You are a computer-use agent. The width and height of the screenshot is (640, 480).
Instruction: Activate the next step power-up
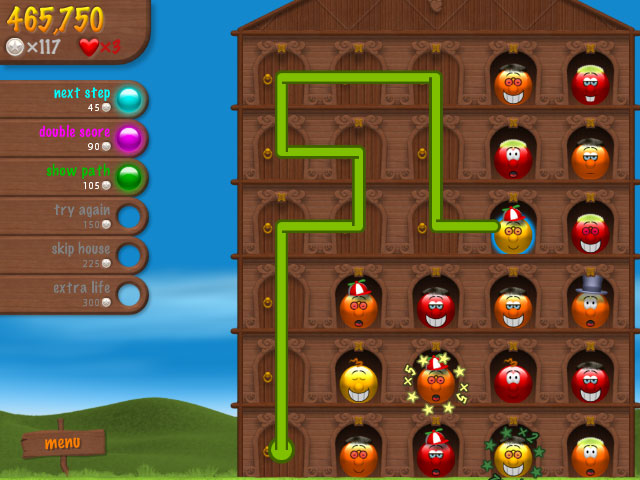(x=128, y=99)
